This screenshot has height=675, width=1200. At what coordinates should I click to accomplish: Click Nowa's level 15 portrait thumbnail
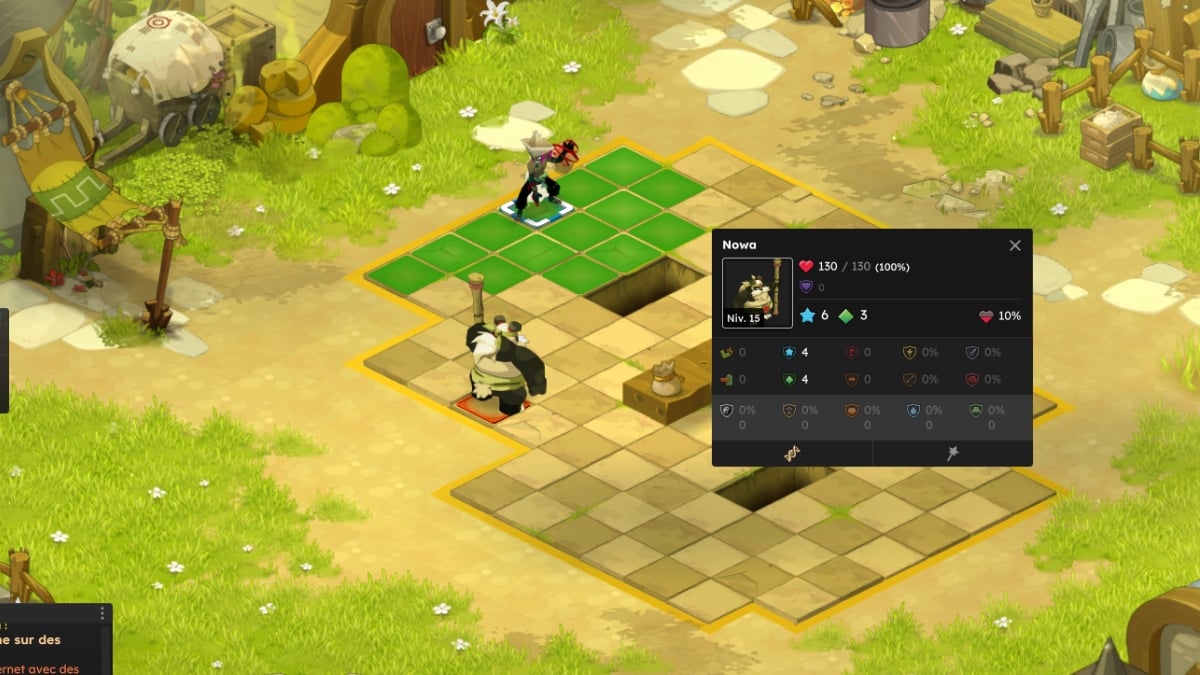click(757, 293)
